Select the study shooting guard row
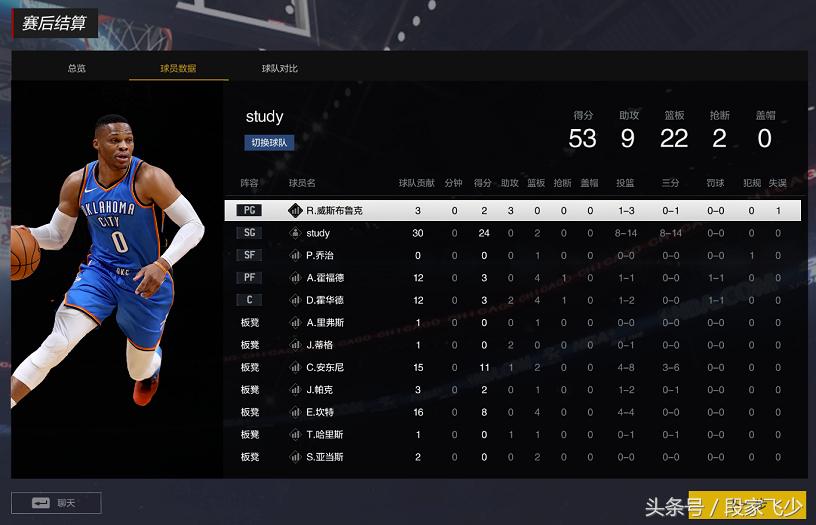816x525 pixels. tap(318, 233)
